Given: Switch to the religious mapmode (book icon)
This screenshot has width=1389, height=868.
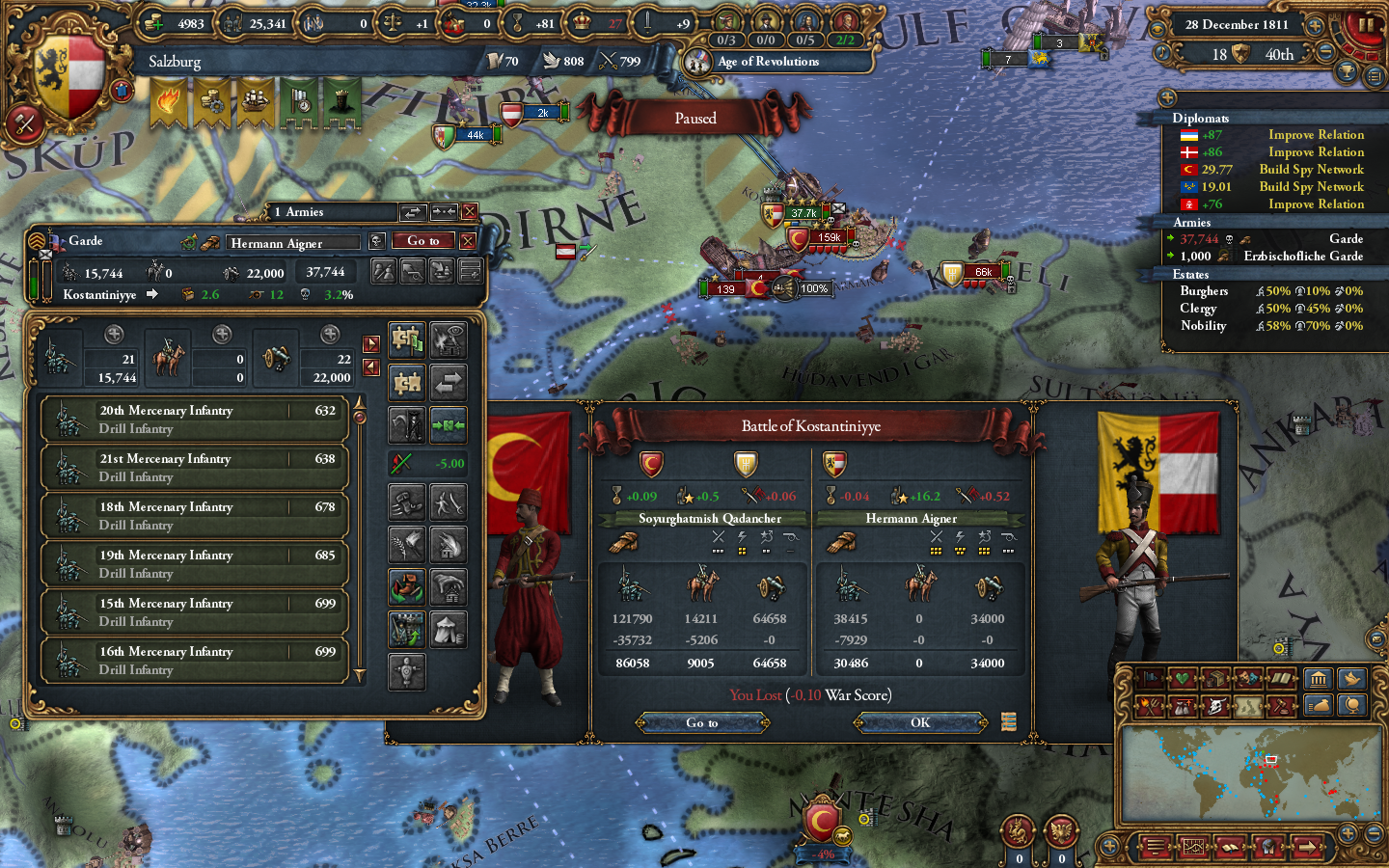Looking at the screenshot, I should coord(1278,679).
